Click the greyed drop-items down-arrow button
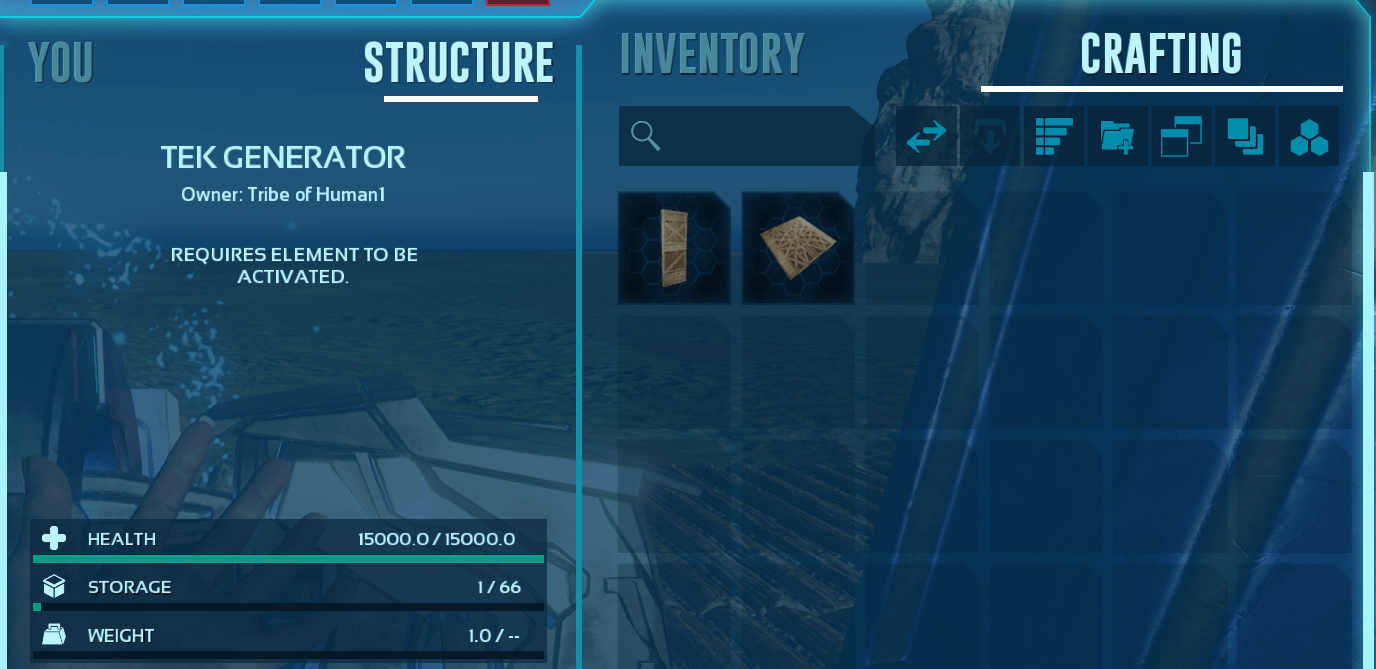Screen dimensions: 1376x669 tap(989, 137)
